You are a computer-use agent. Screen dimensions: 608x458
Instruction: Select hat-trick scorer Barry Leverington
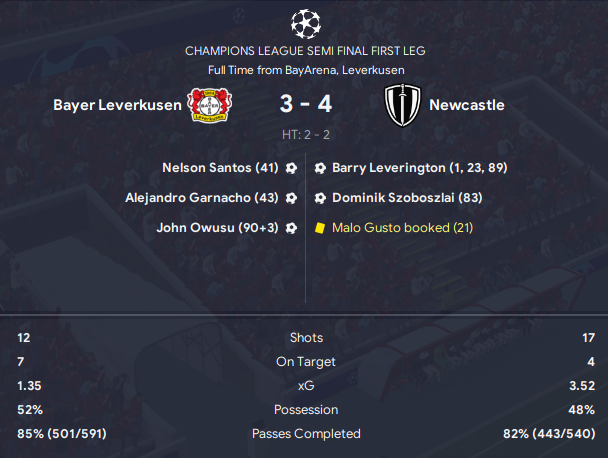click(x=412, y=168)
